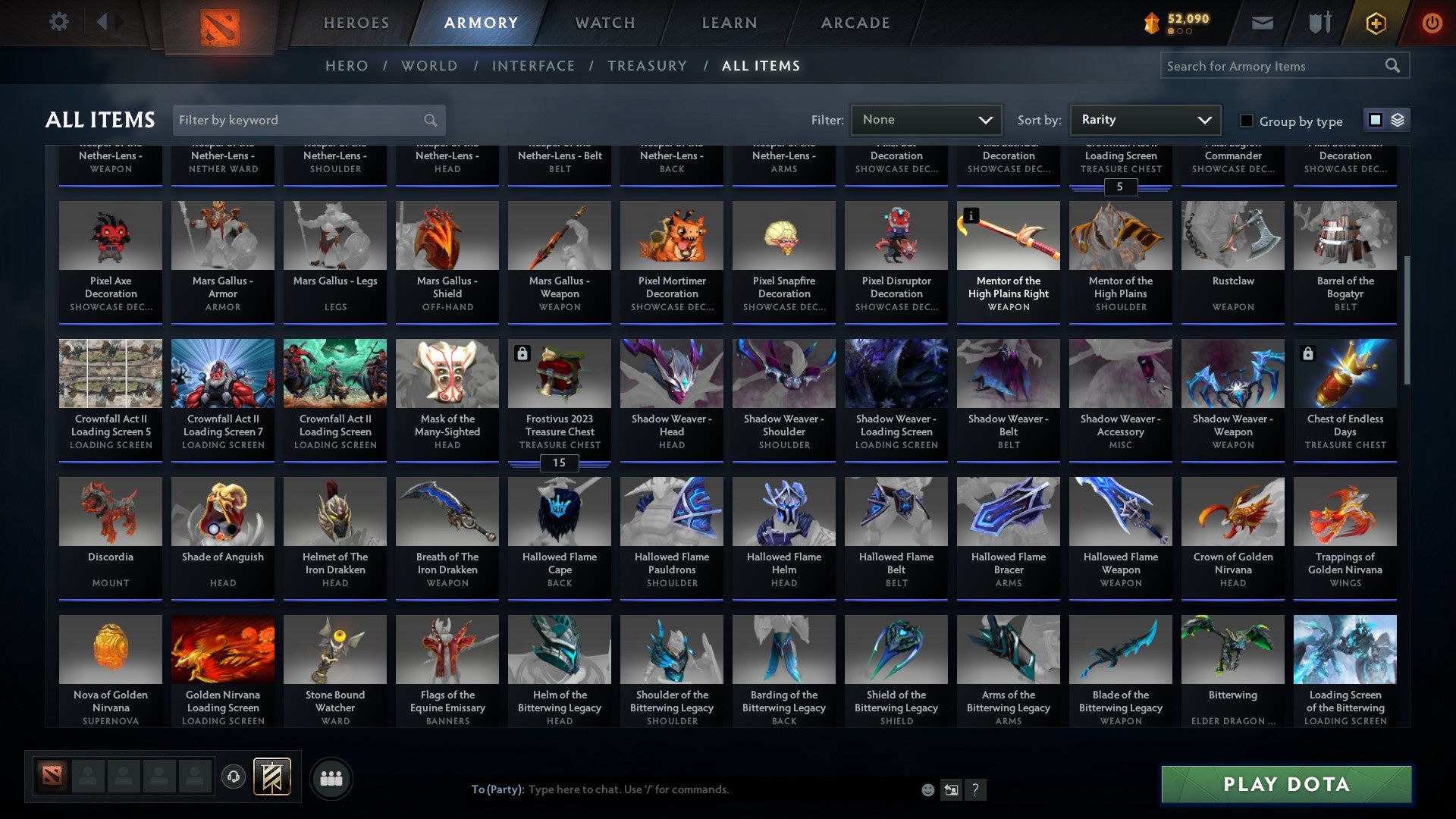This screenshot has height=819, width=1456.
Task: Open the Sort by Rarity dropdown
Action: click(1144, 119)
